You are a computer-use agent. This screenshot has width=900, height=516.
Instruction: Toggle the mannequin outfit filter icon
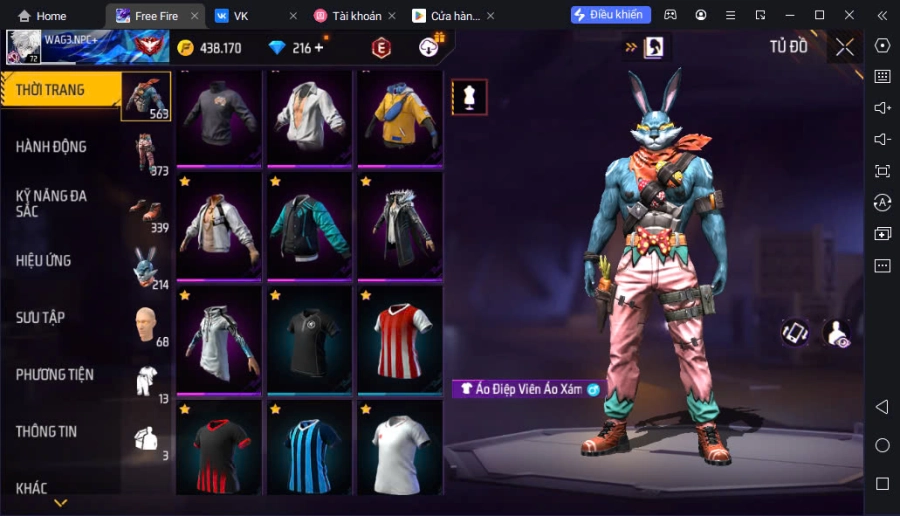(469, 97)
